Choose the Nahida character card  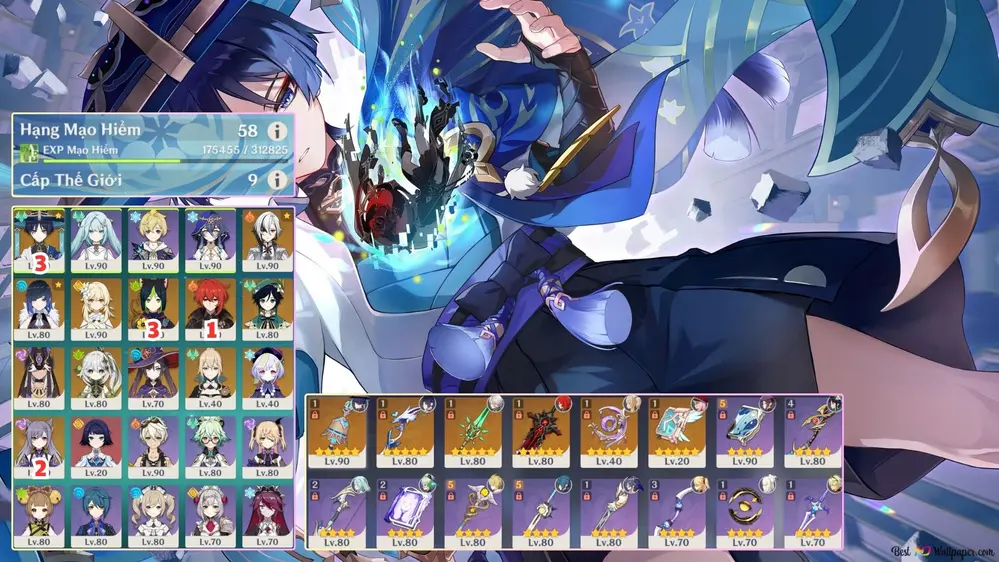pyautogui.click(x=96, y=377)
